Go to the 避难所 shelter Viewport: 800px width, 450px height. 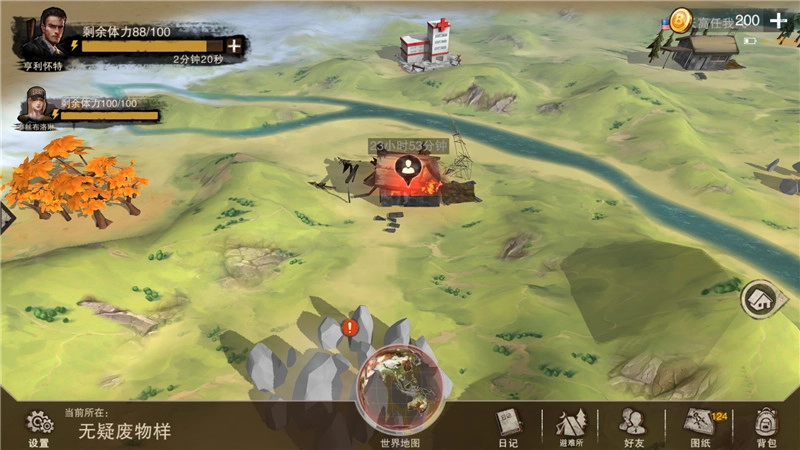[x=569, y=424]
